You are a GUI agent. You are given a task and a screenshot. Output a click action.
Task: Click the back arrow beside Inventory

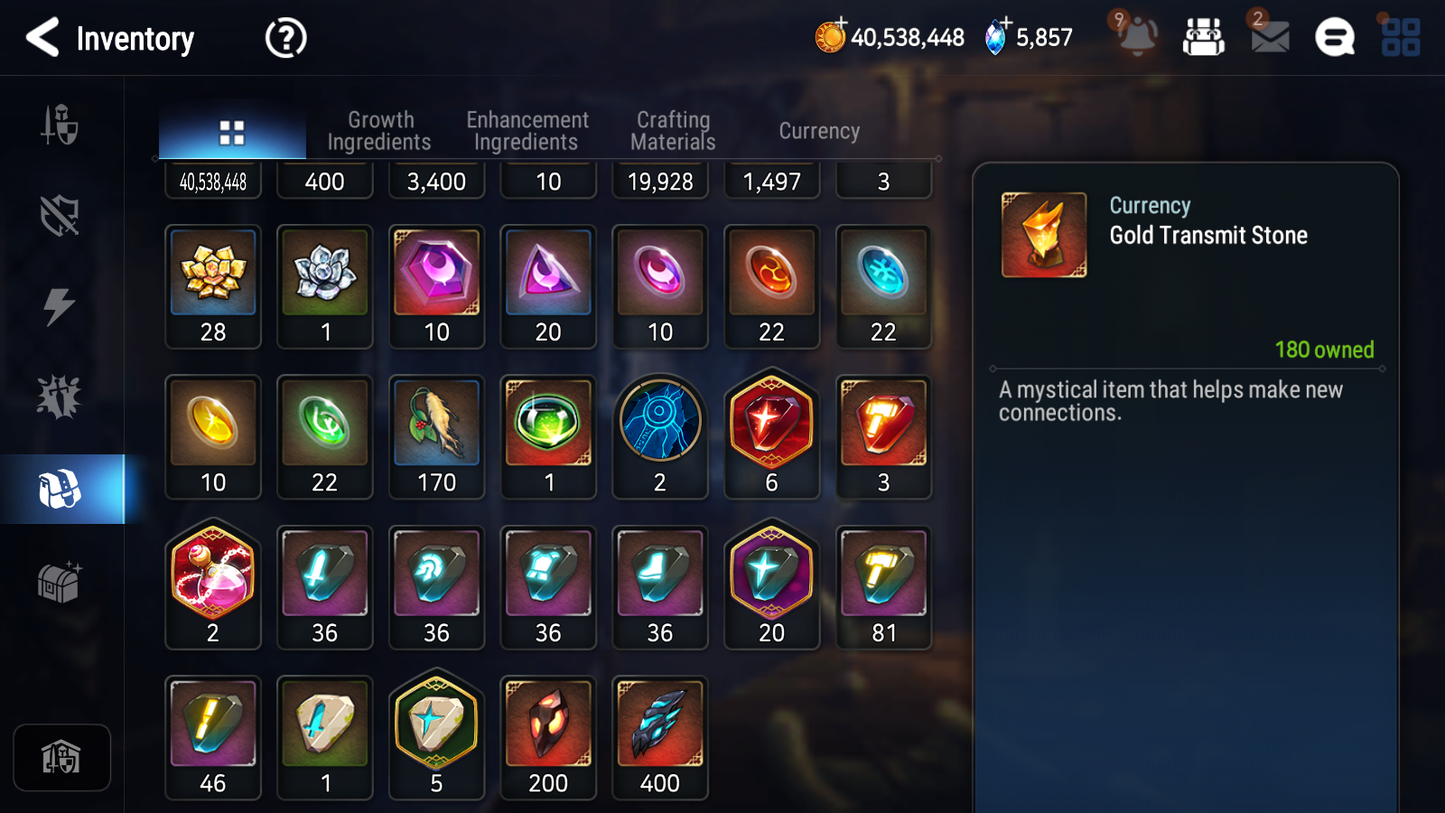pos(40,38)
